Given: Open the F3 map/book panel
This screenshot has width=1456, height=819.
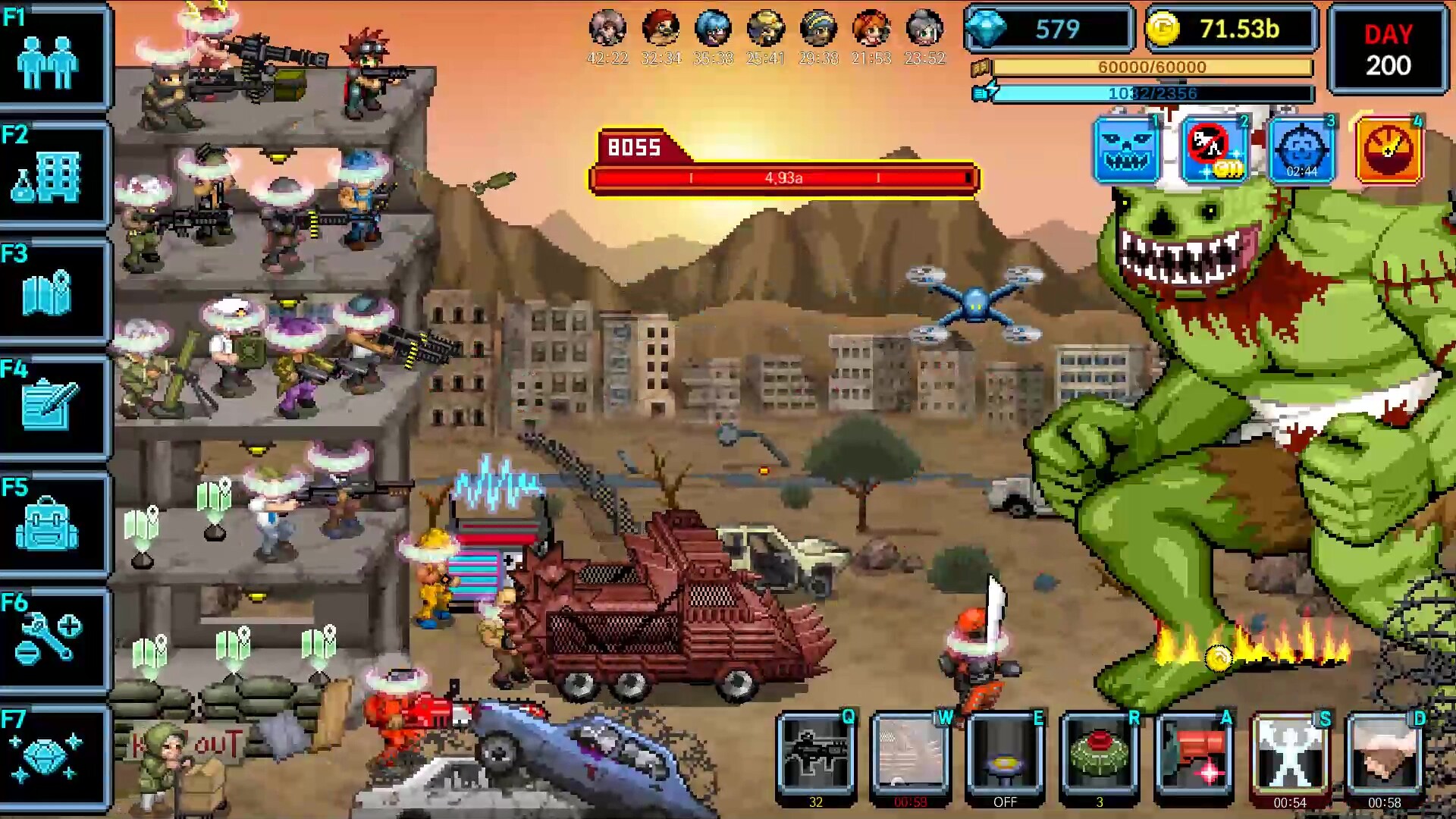Looking at the screenshot, I should point(53,290).
